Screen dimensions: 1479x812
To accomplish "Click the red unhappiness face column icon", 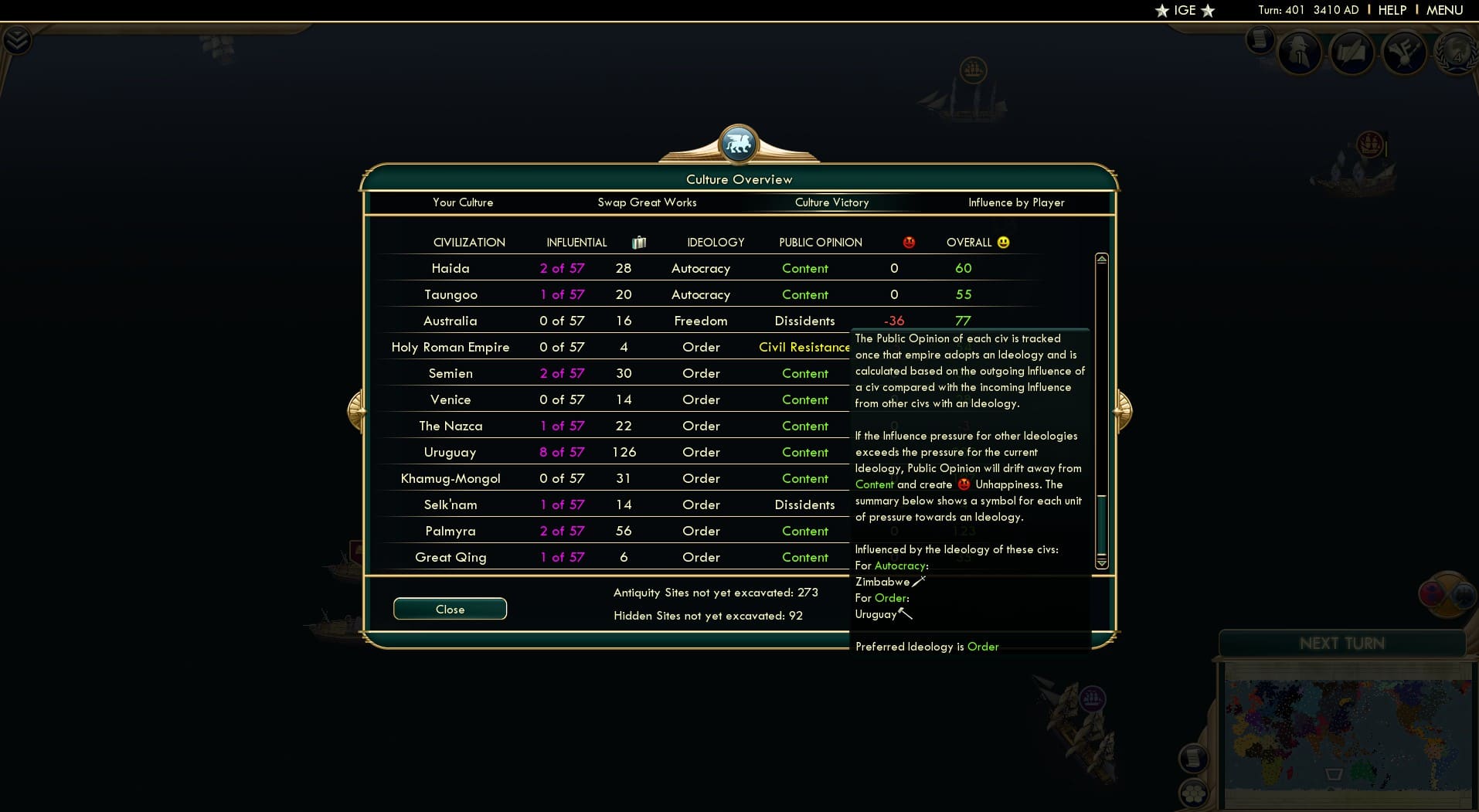I will point(909,242).
